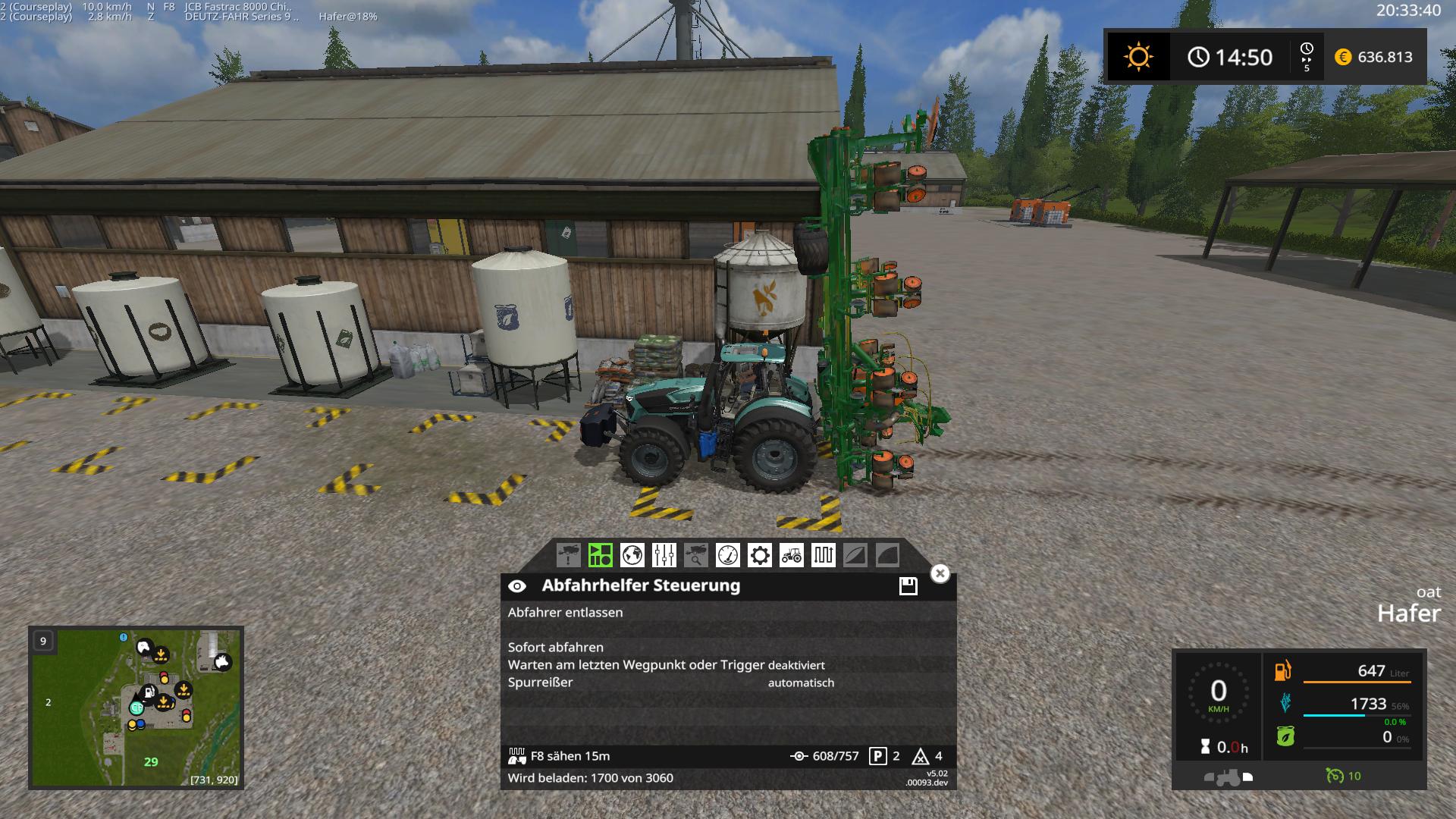1456x819 pixels.
Task: Switch to the sliders settings tab
Action: click(x=664, y=555)
